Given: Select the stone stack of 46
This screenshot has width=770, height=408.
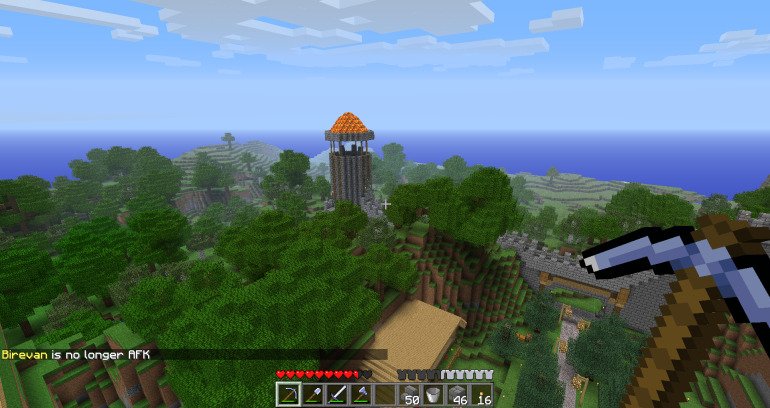Looking at the screenshot, I should pyautogui.click(x=457, y=395).
